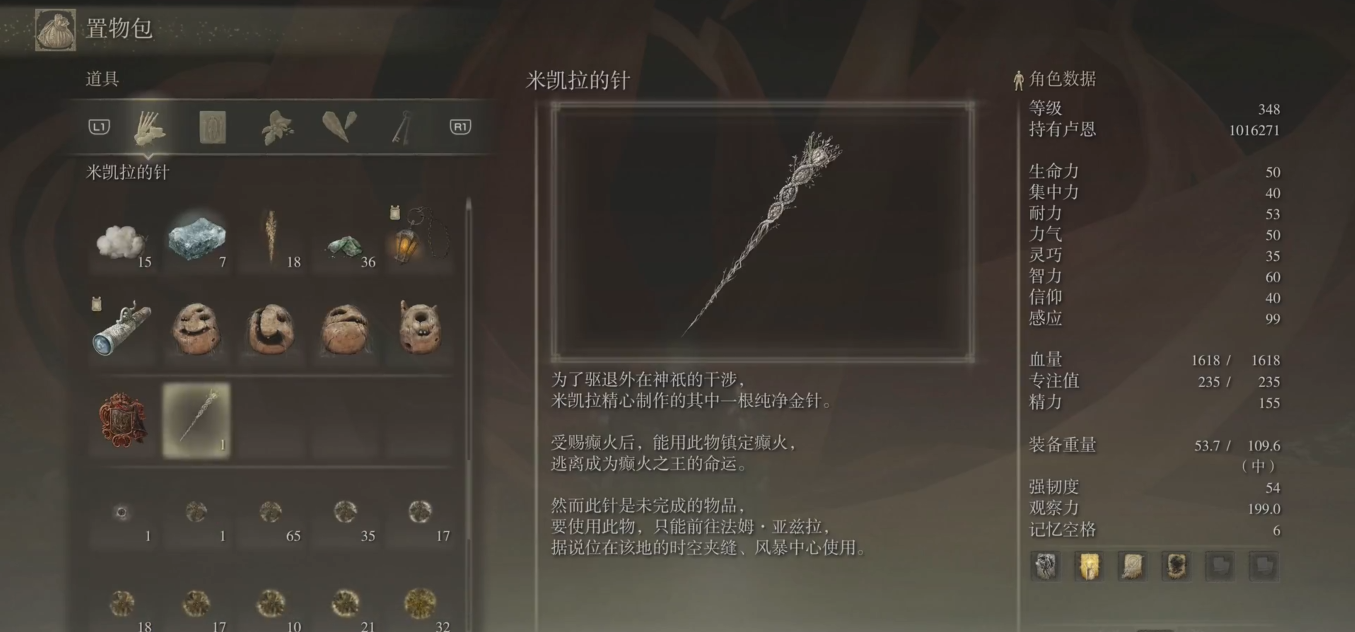Open the stone tablet category tab
This screenshot has height=632, width=1355.
(212, 127)
